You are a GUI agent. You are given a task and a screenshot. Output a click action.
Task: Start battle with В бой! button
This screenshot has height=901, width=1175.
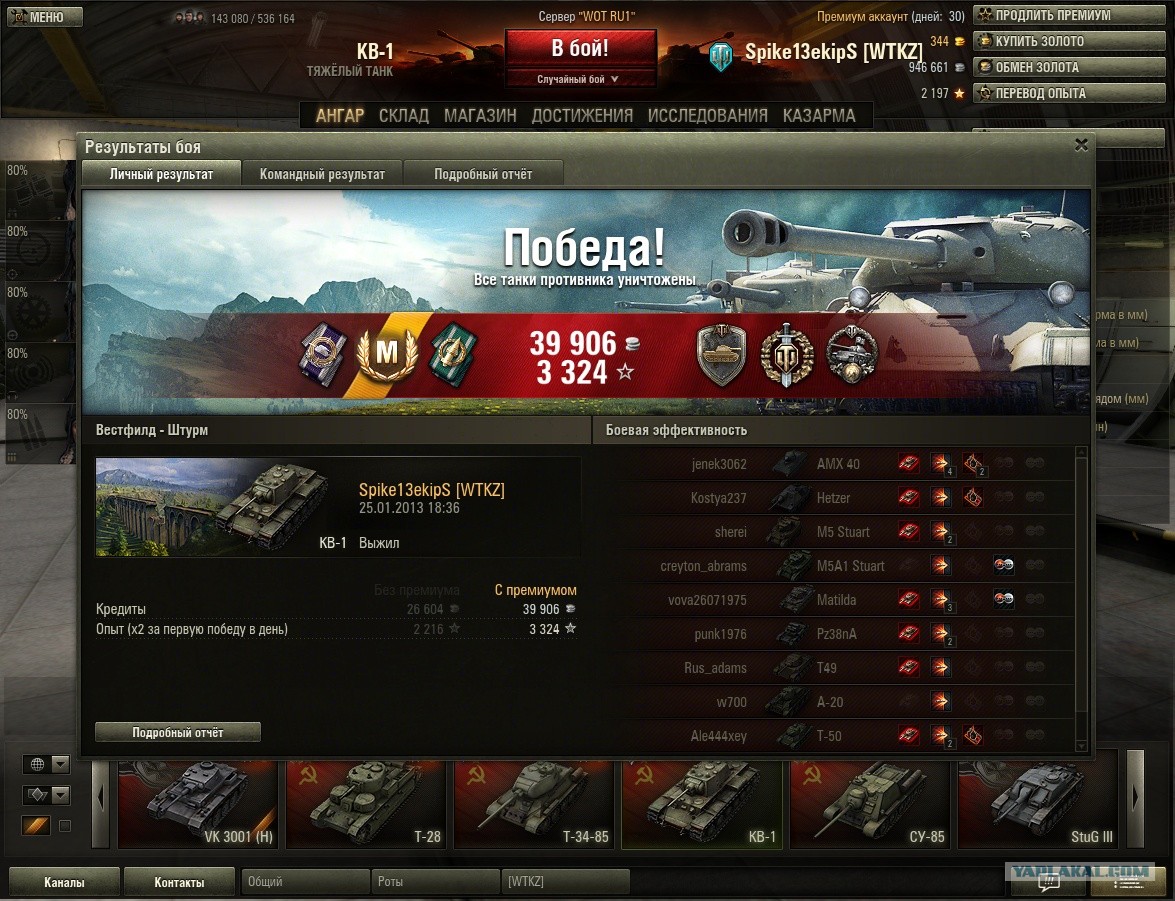click(x=580, y=48)
